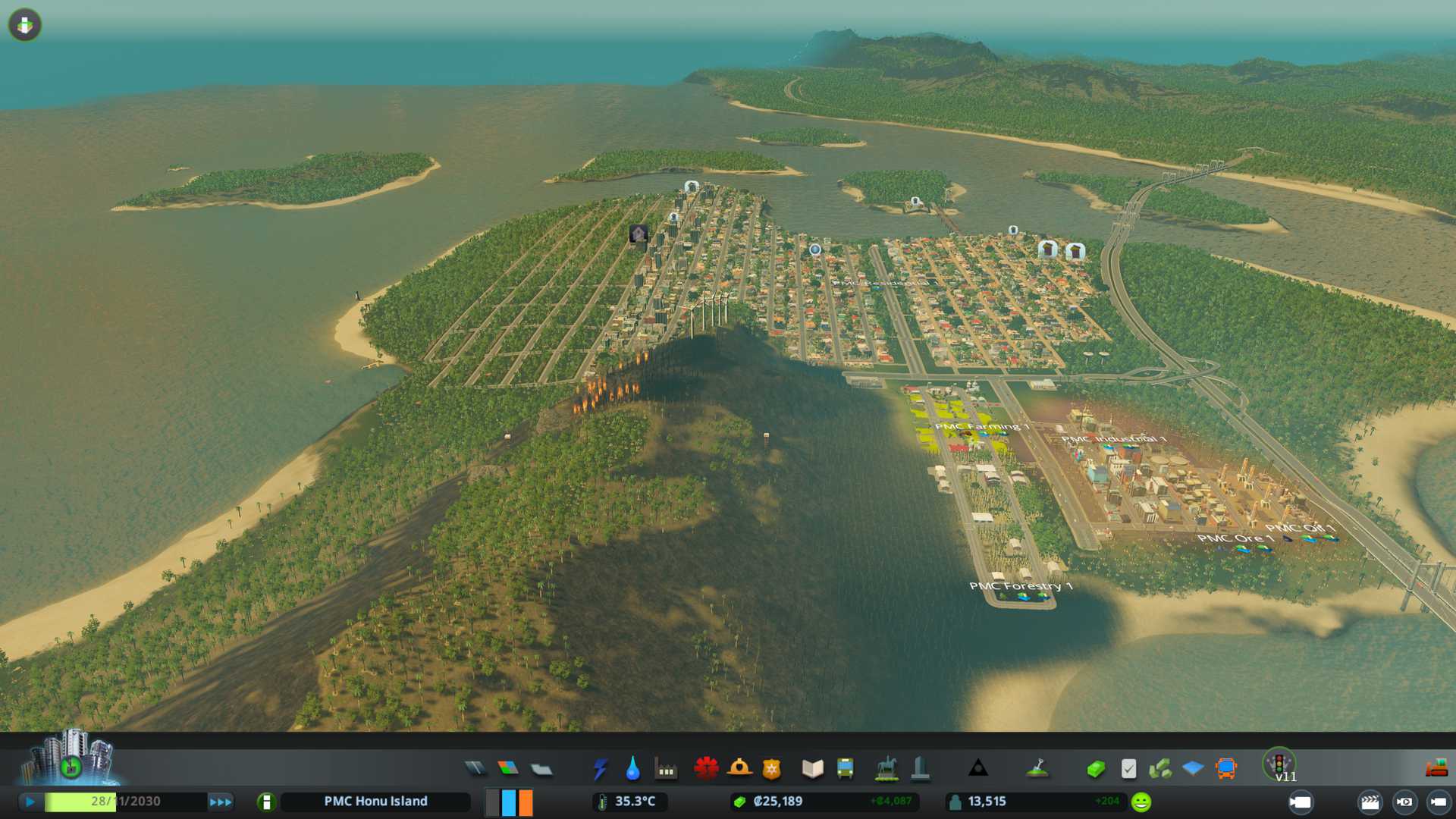Open the Policies checkmark panel
Image resolution: width=1456 pixels, height=819 pixels.
coord(1128,769)
